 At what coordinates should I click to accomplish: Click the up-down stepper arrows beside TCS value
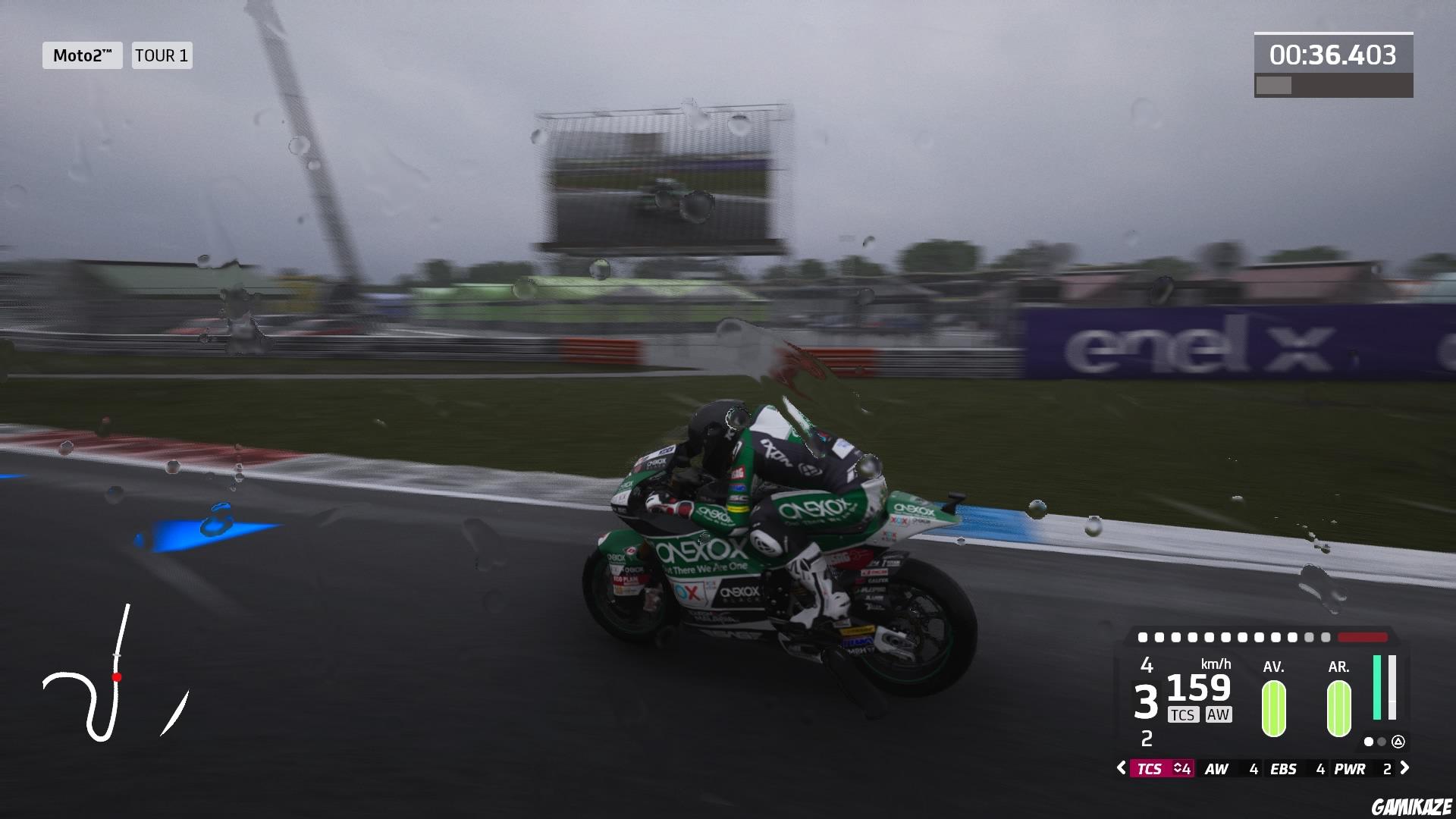pyautogui.click(x=1178, y=767)
